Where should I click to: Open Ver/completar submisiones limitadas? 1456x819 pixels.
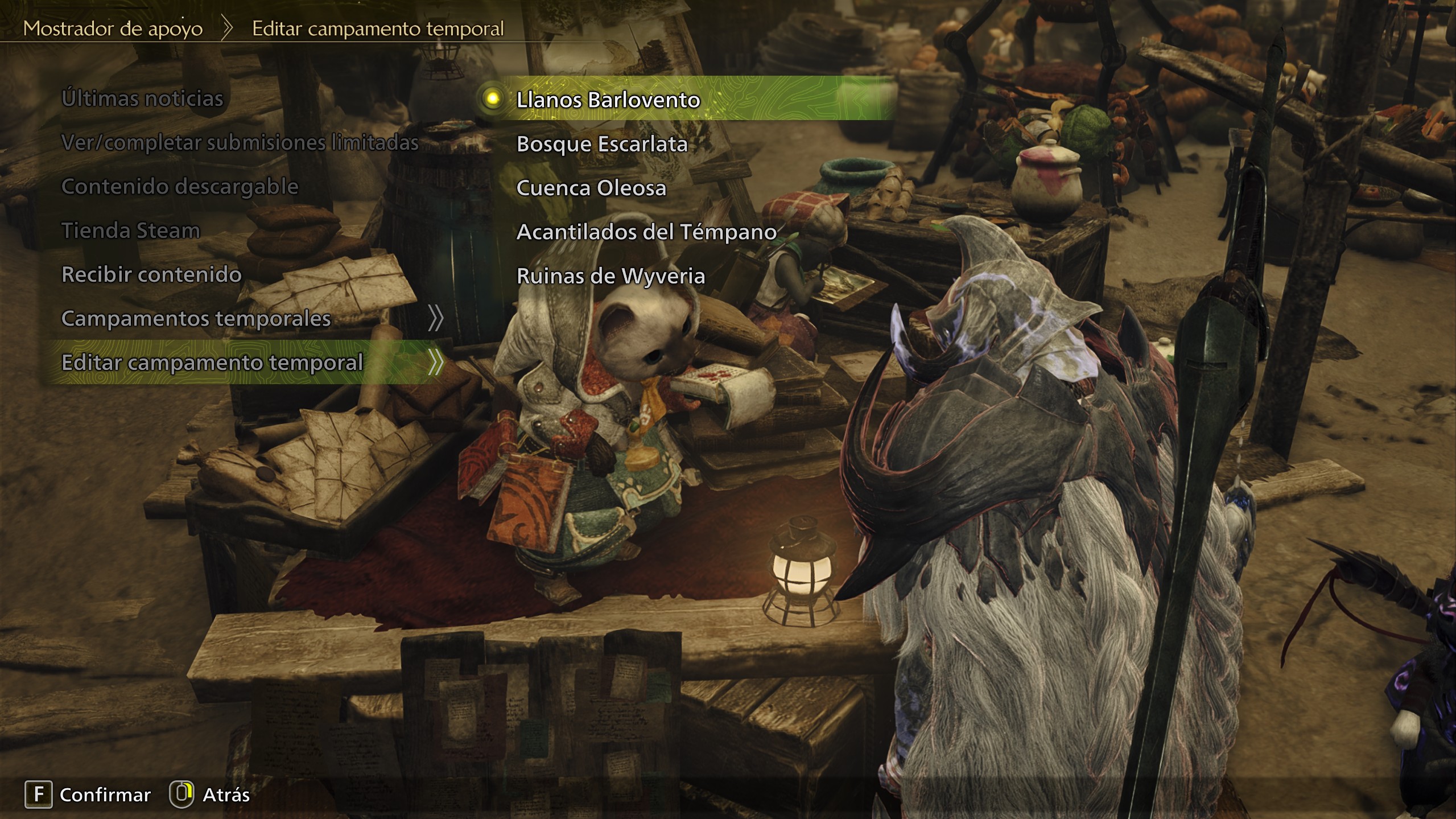click(x=240, y=142)
